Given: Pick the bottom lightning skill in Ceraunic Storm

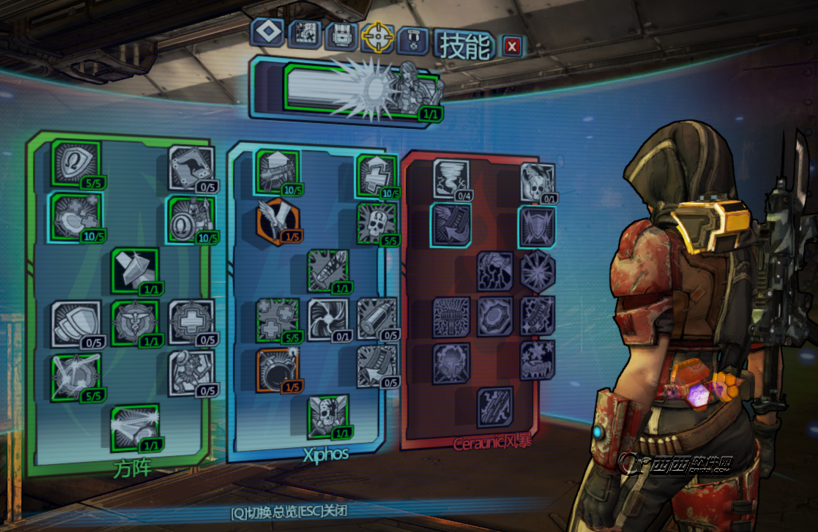Looking at the screenshot, I should [x=494, y=406].
